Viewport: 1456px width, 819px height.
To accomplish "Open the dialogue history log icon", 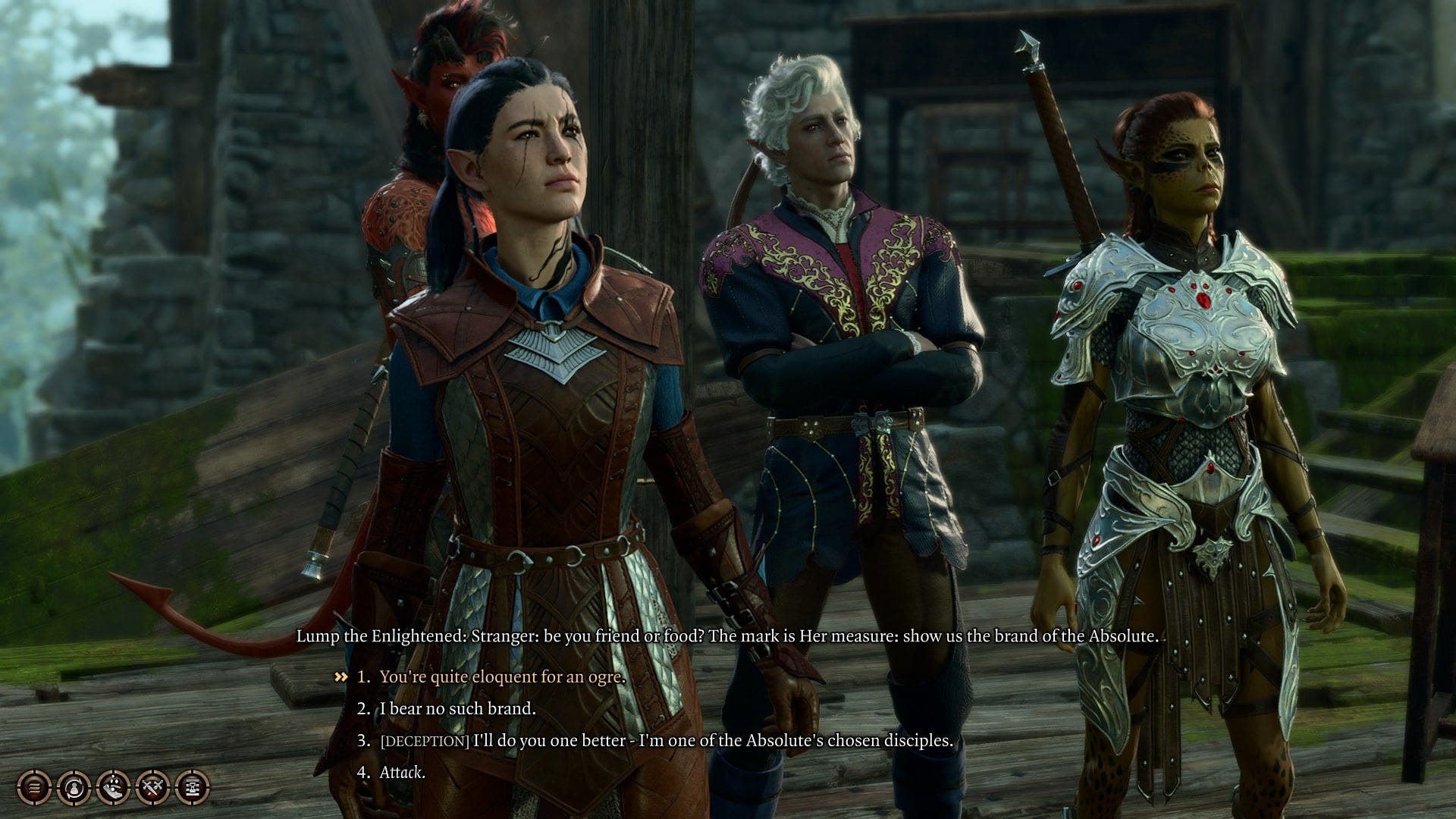I will coord(34,789).
